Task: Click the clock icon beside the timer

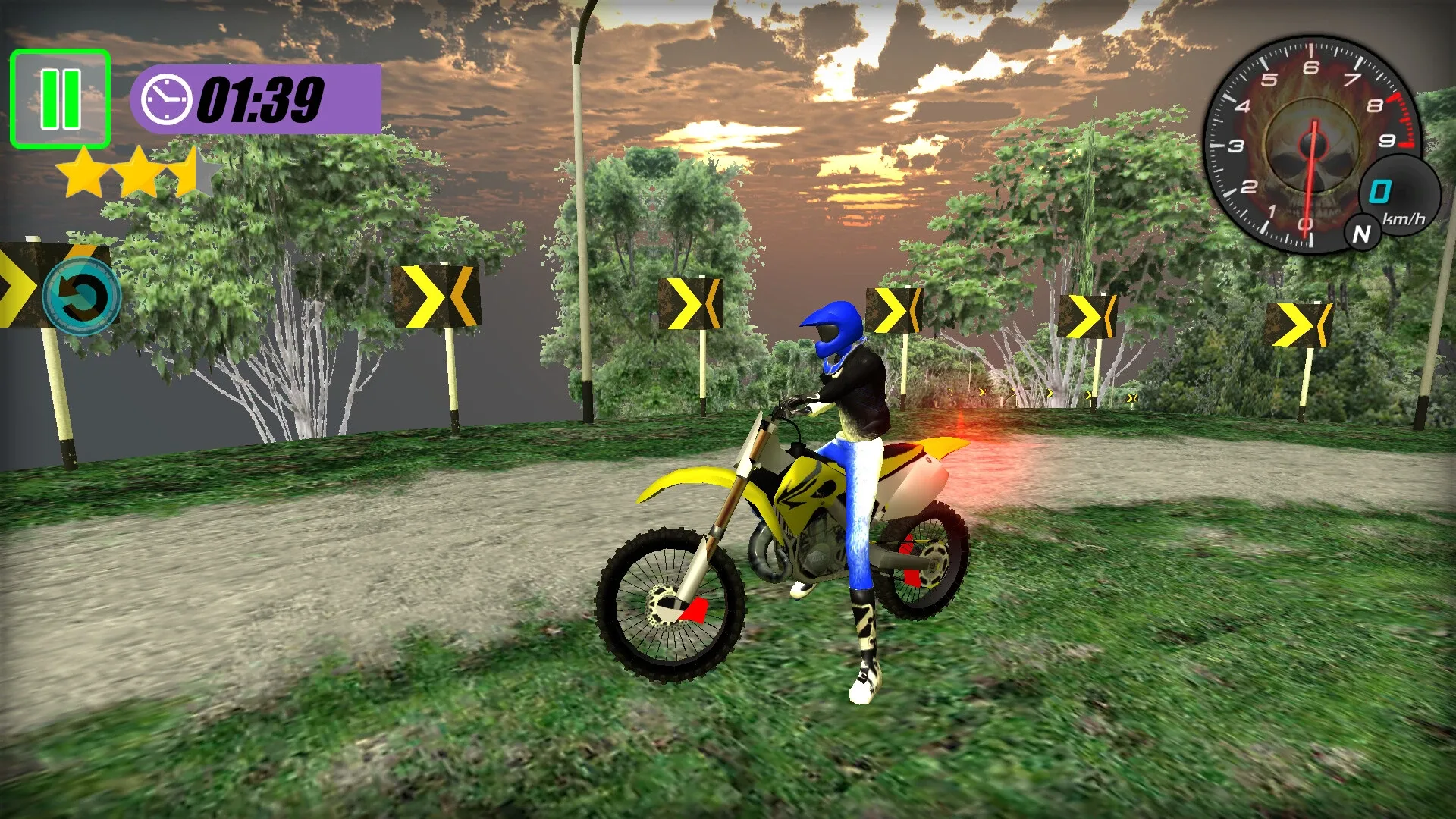Action: pos(165,99)
